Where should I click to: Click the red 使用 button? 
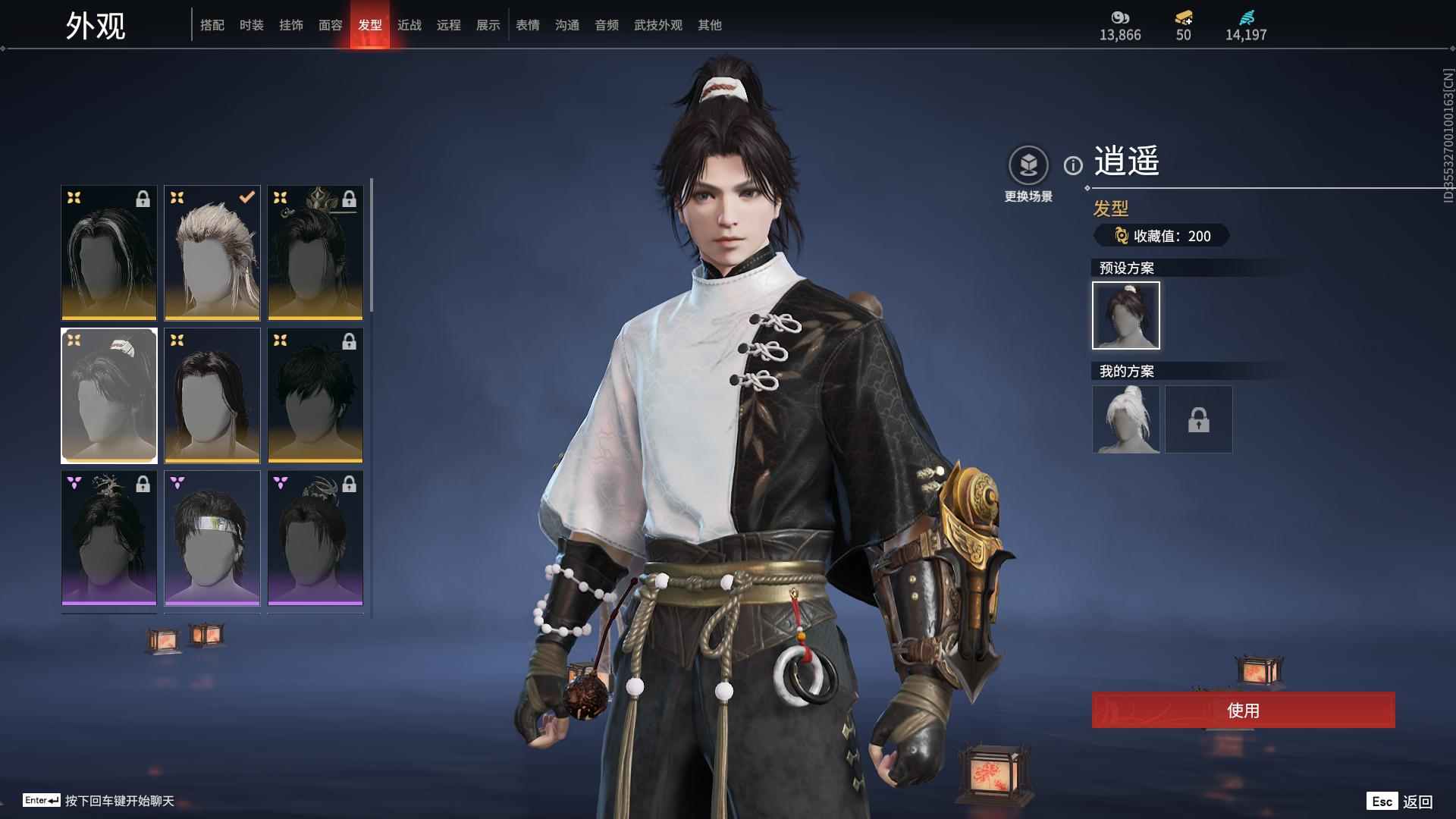[1243, 710]
